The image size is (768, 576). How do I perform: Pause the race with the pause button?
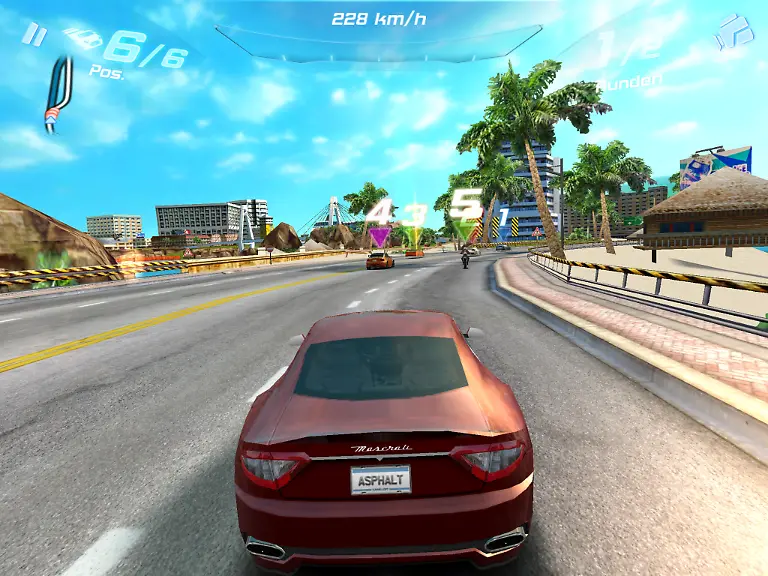tap(34, 36)
